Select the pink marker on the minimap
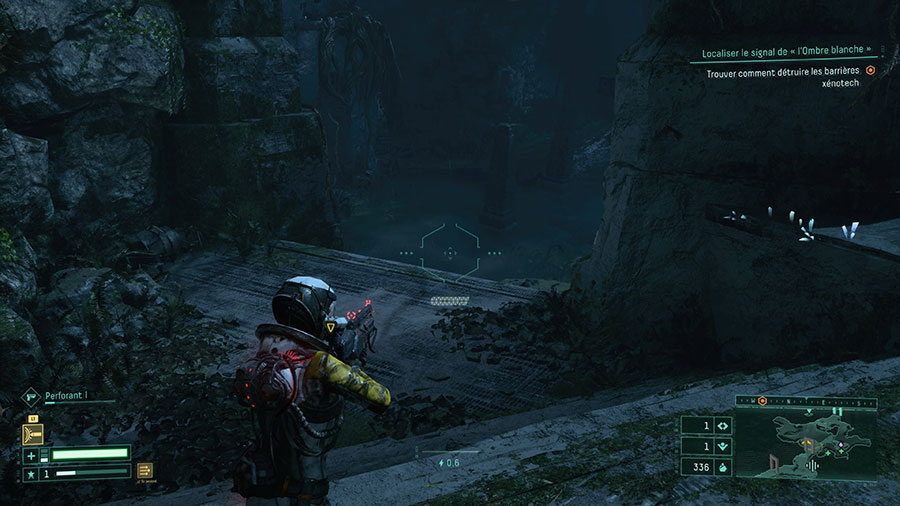 [841, 444]
